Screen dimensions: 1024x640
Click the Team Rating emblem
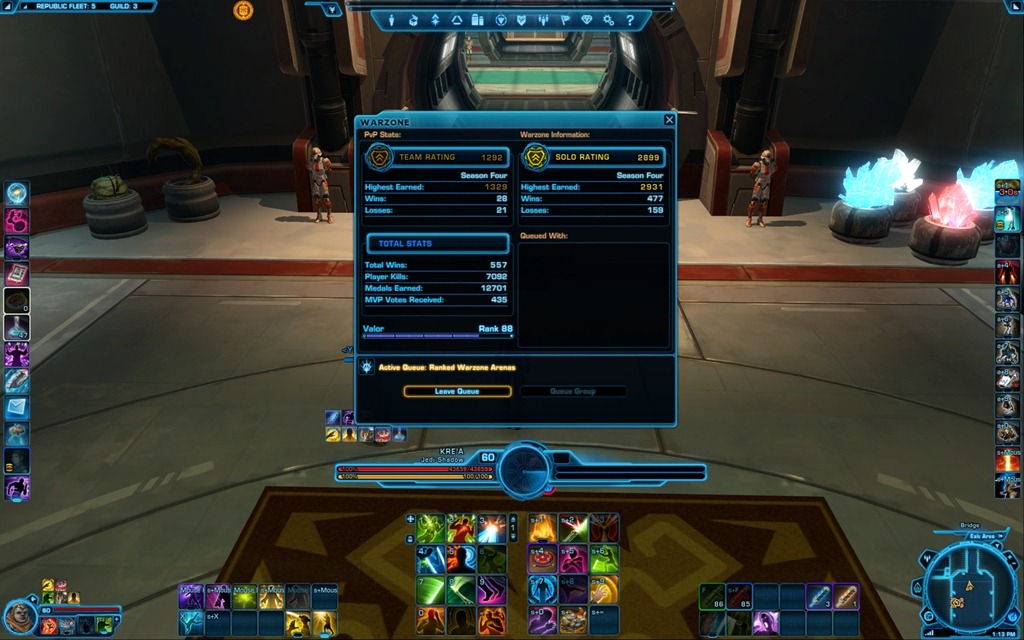380,157
